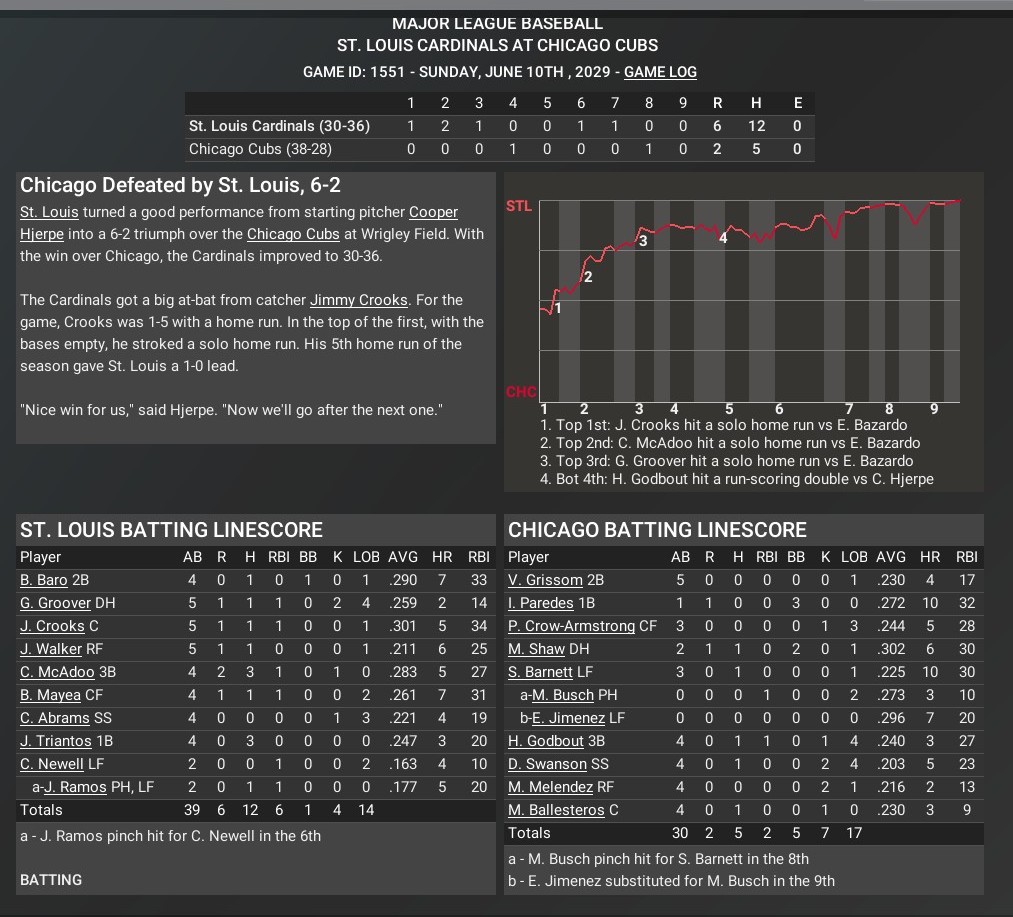Open pitcher Cooper Hjerpe's profile link
The image size is (1013, 917).
click(x=433, y=212)
